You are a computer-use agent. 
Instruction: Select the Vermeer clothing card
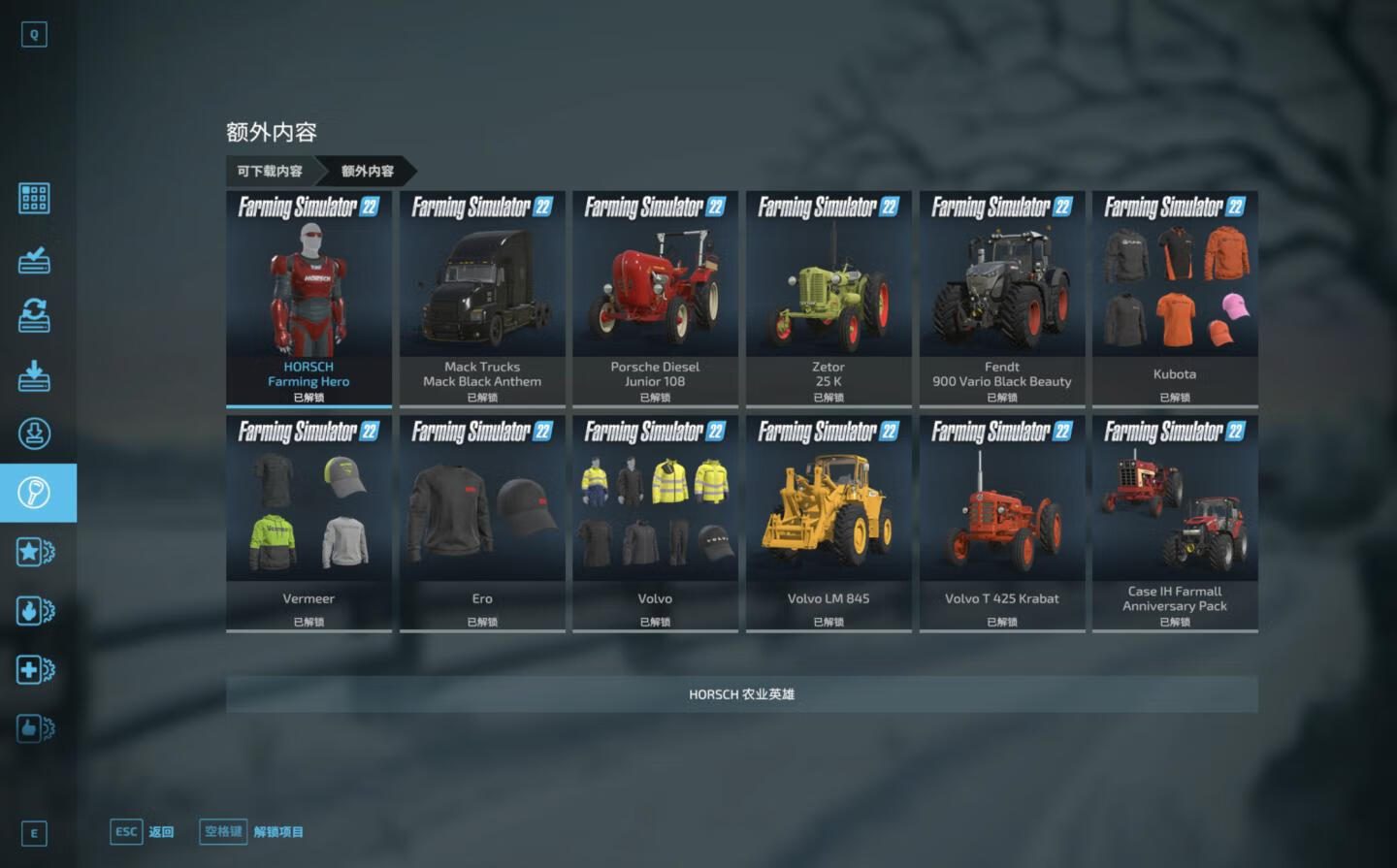coord(309,523)
